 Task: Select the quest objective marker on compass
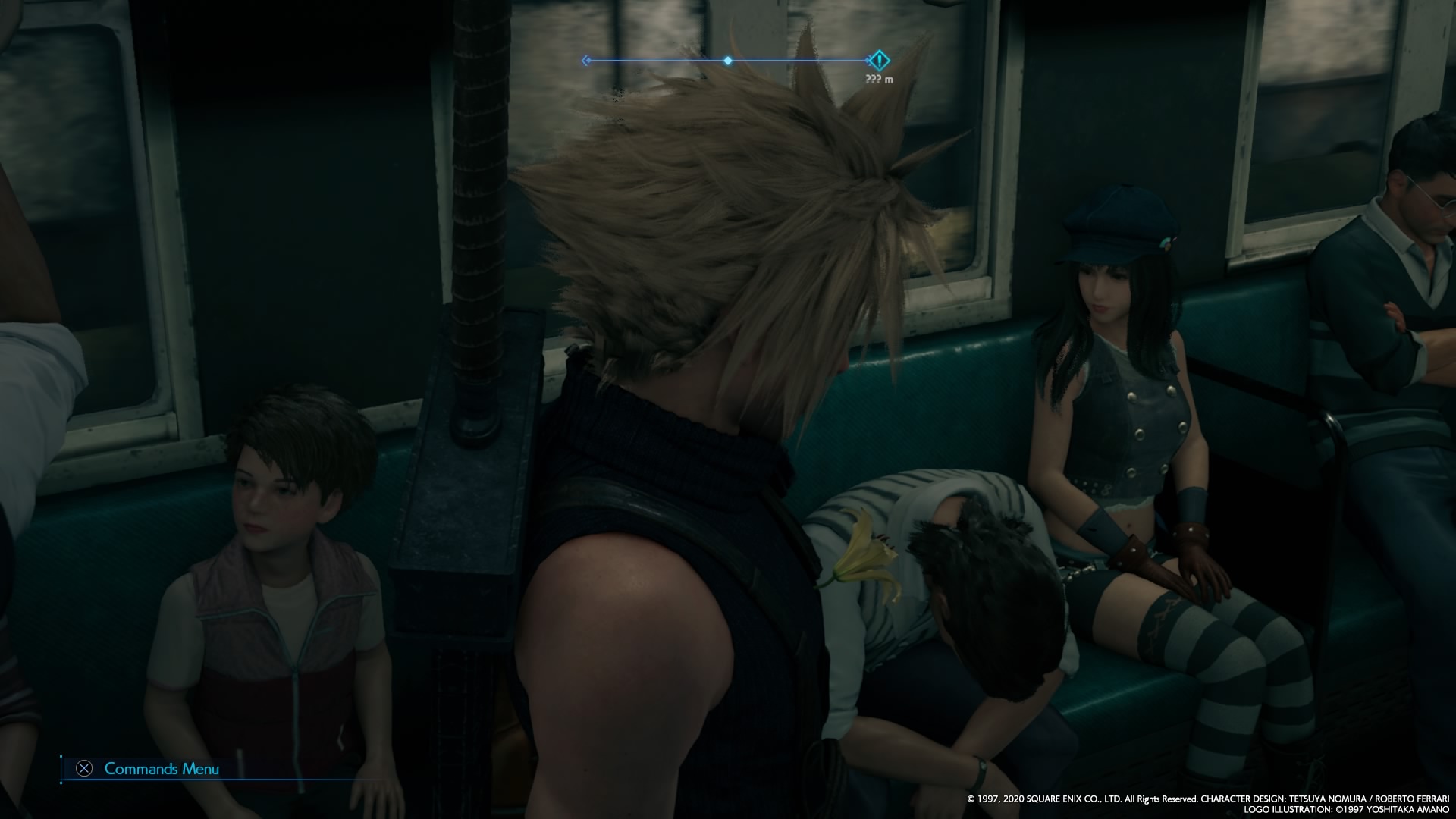point(878,60)
